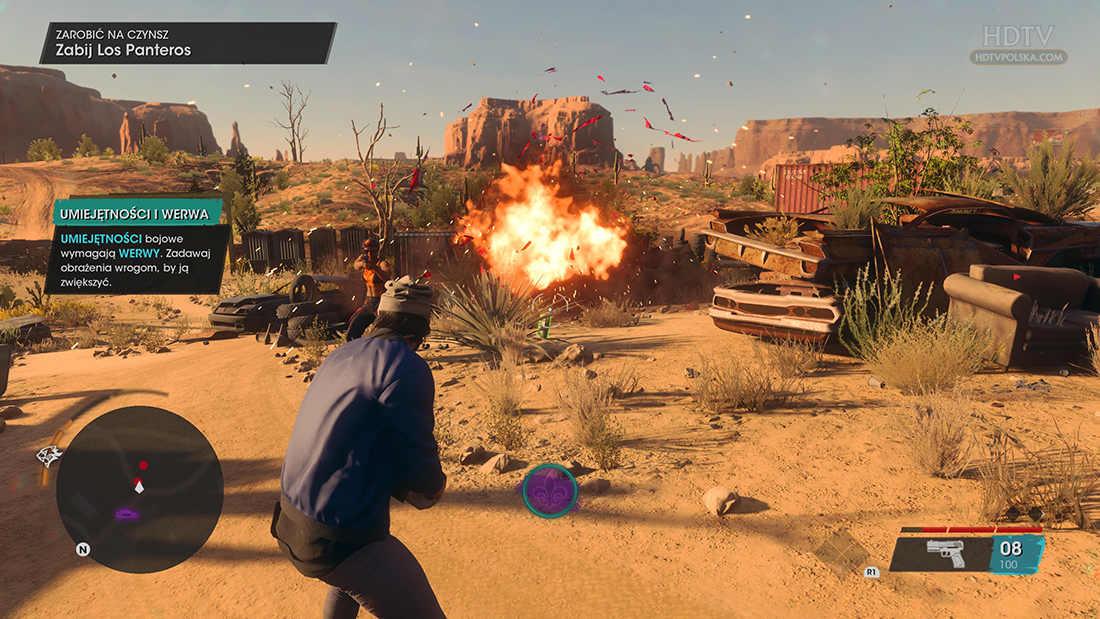Click the Zabij Los Panteros objective tracker

pos(187,43)
